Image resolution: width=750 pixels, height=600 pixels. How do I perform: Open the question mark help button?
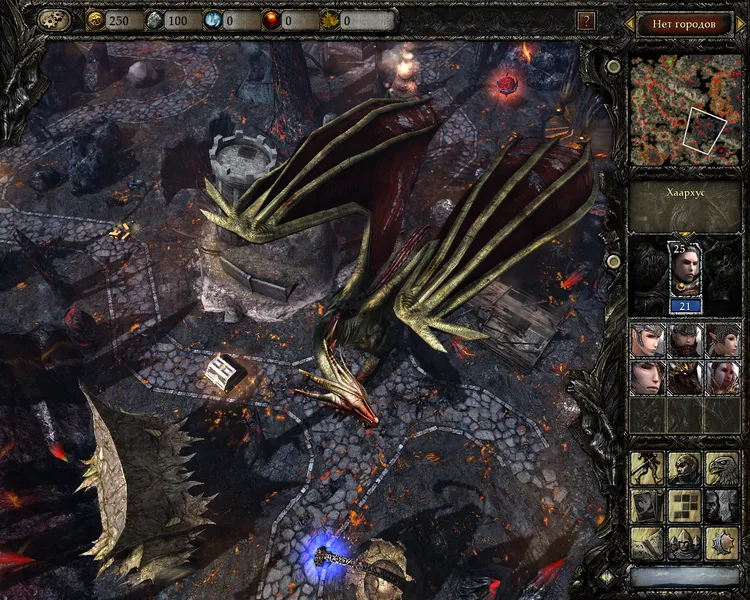click(587, 20)
